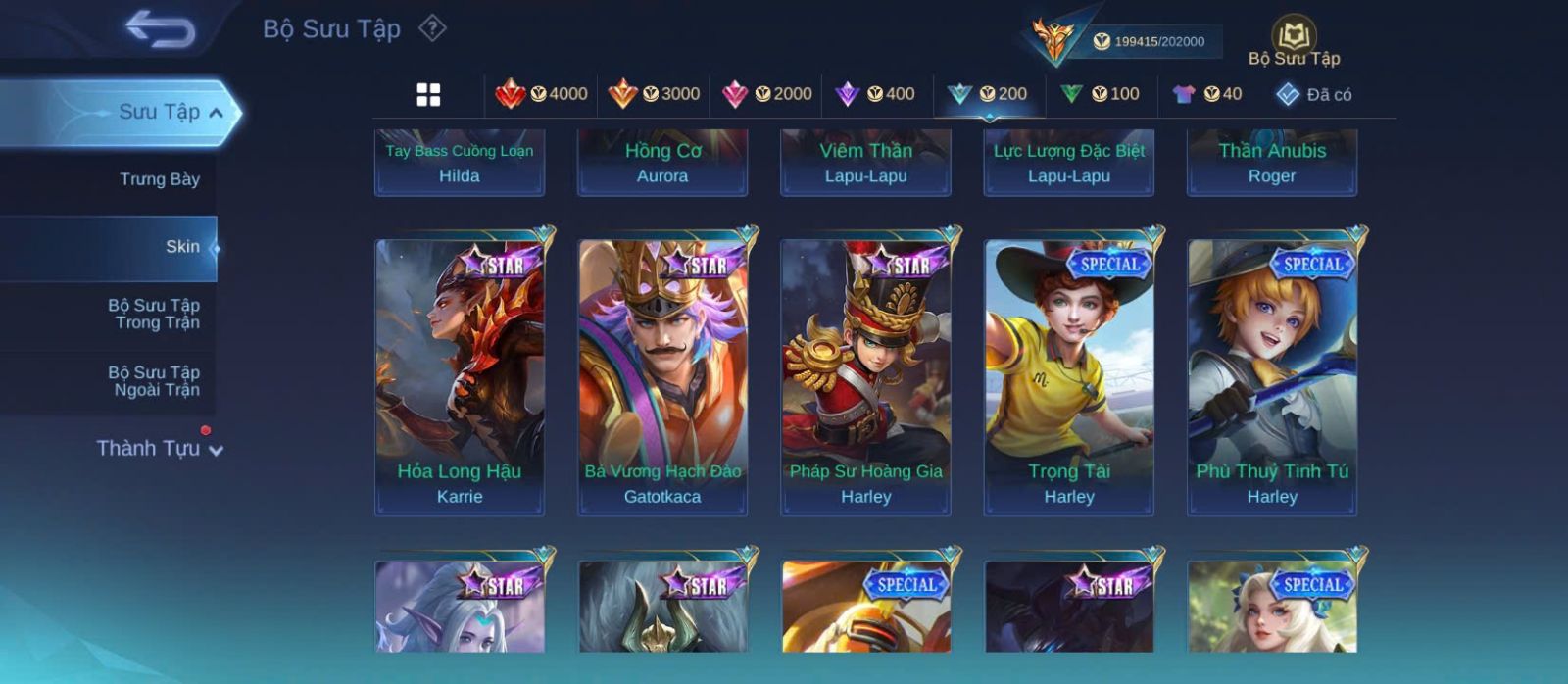
Task: Open Bộ Sưu Tập Ngoài Trận
Action: (154, 381)
